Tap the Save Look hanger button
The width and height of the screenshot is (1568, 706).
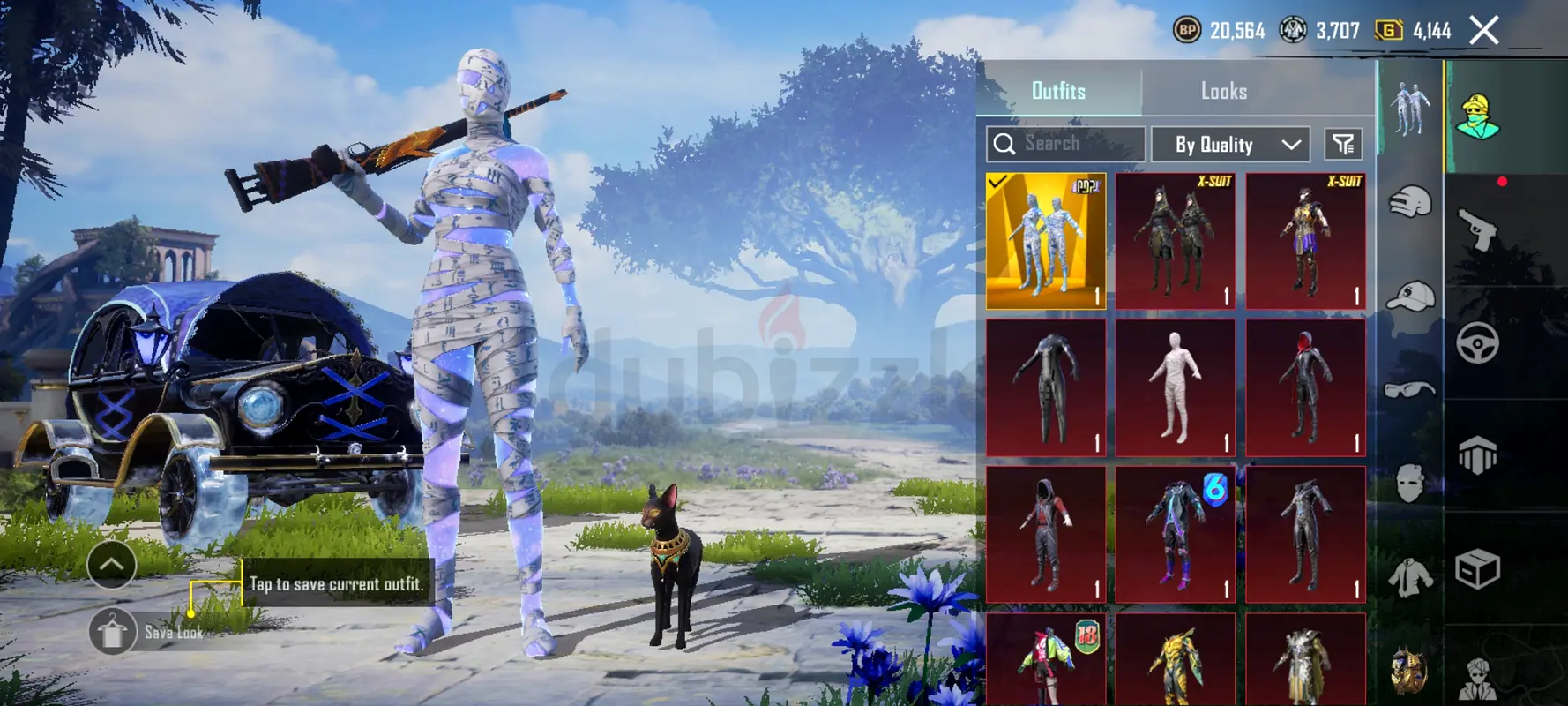(112, 632)
